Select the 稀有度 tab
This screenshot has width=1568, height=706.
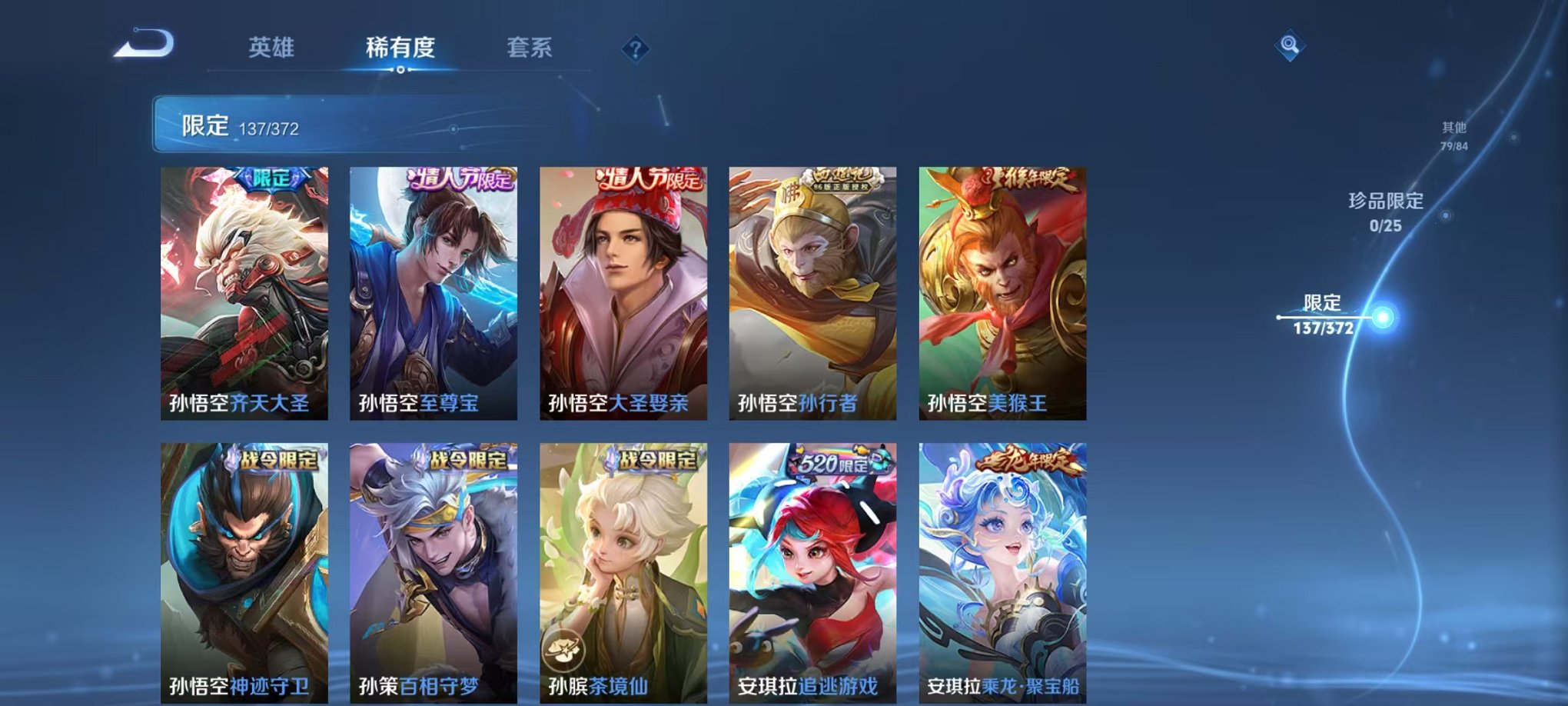400,46
